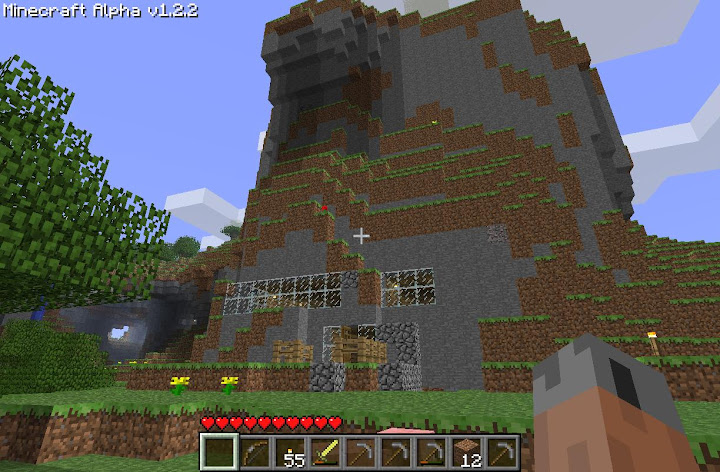
Task: Click the empty highlighted hotbar slot
Action: (220, 451)
